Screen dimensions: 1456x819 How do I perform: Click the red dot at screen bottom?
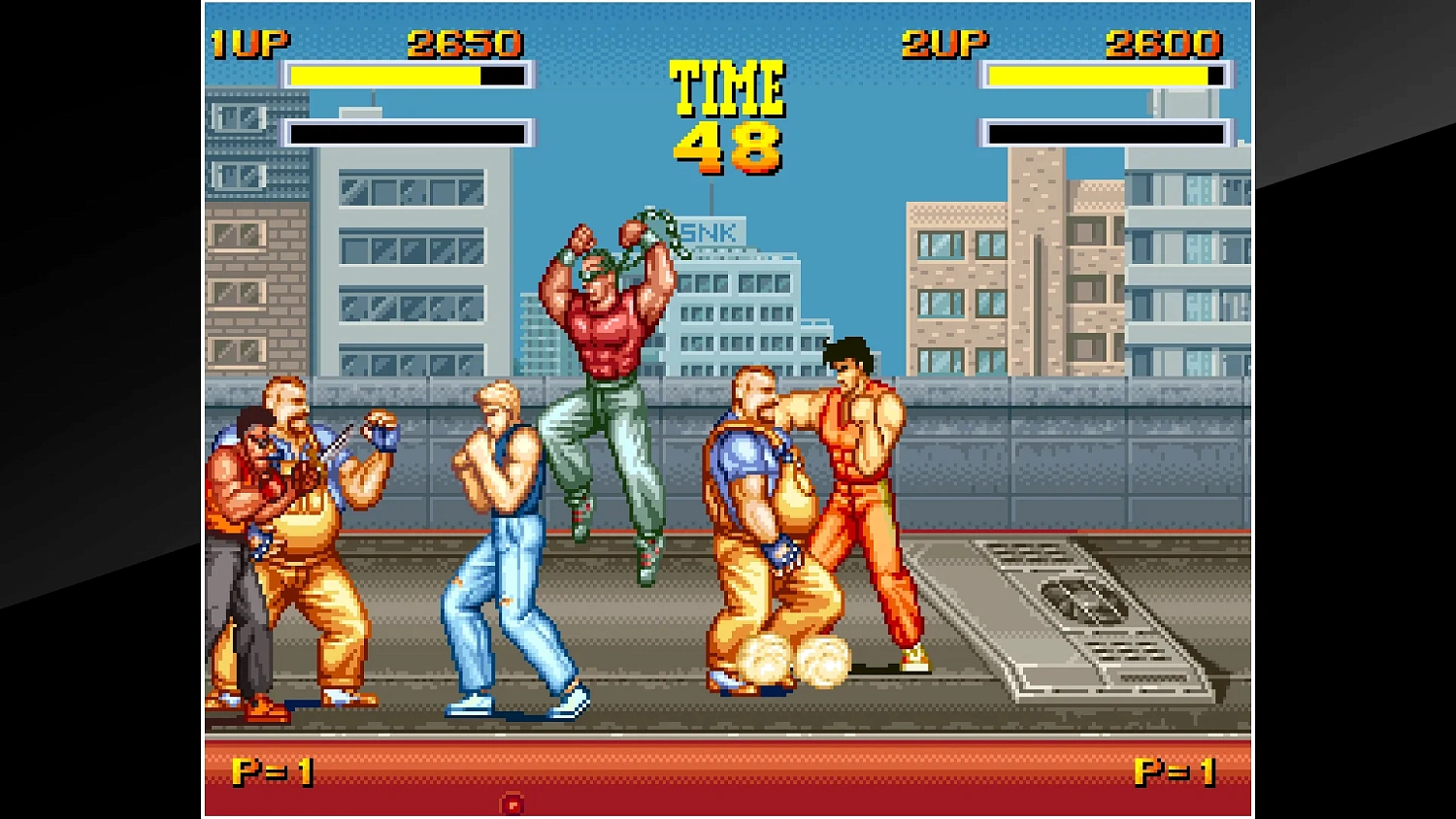click(512, 803)
